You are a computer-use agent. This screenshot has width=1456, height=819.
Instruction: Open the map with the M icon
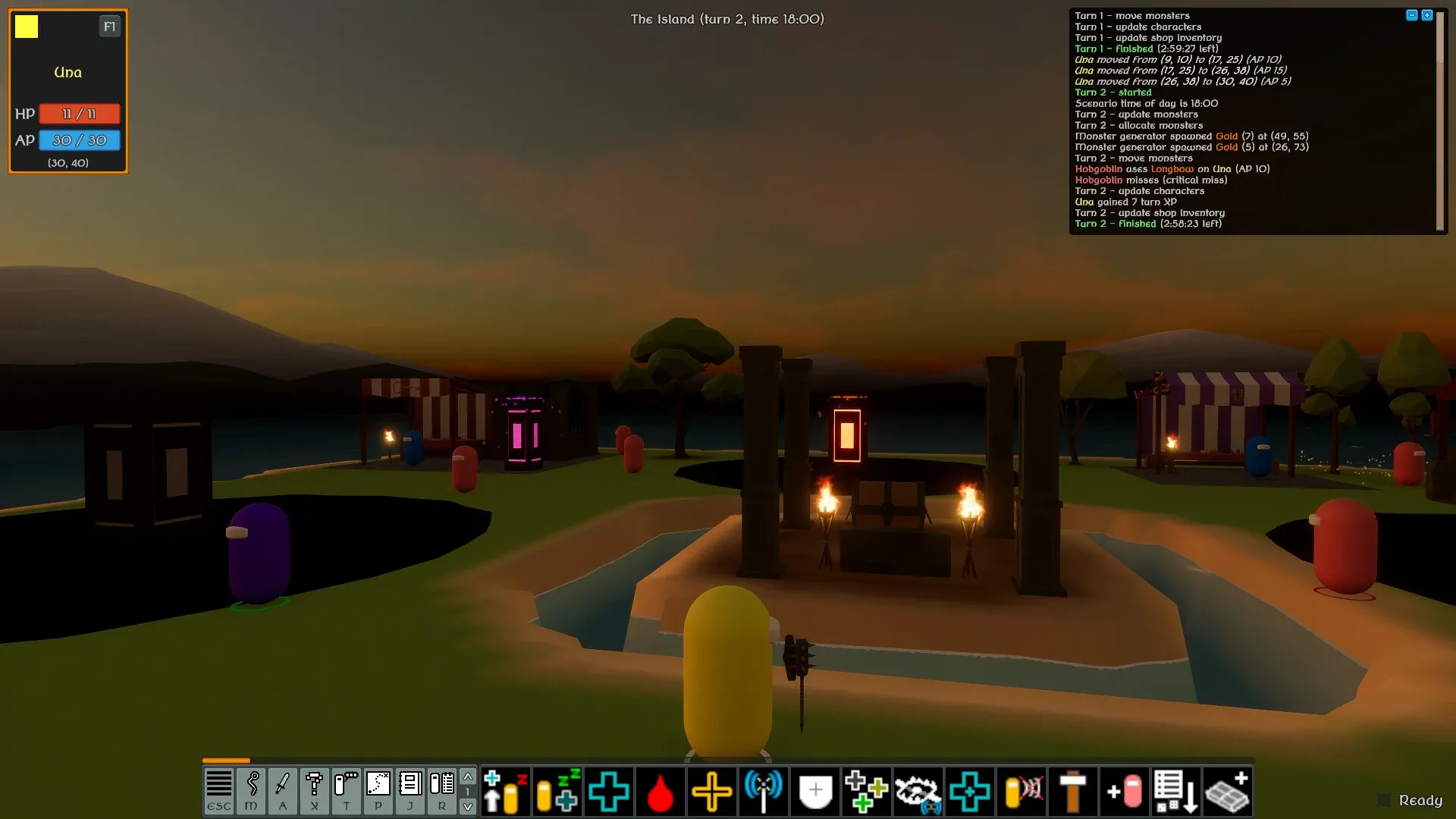(250, 792)
